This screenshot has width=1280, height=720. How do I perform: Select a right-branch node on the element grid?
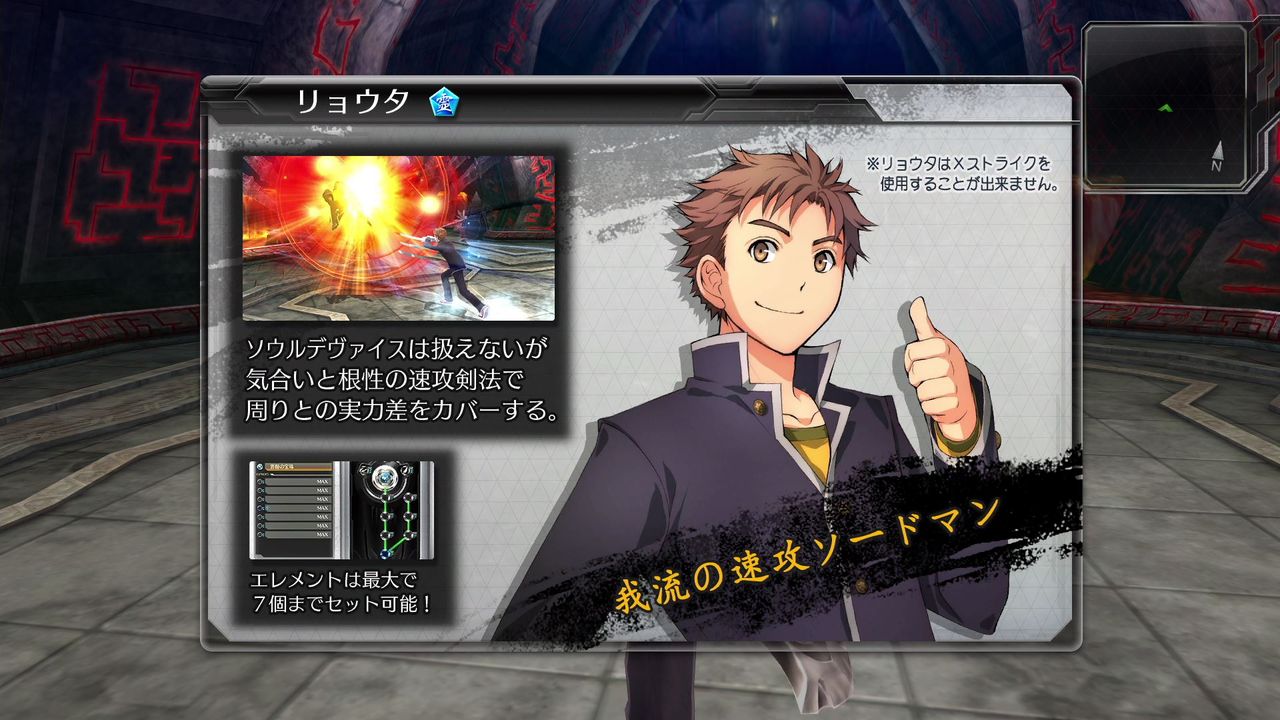click(x=408, y=516)
